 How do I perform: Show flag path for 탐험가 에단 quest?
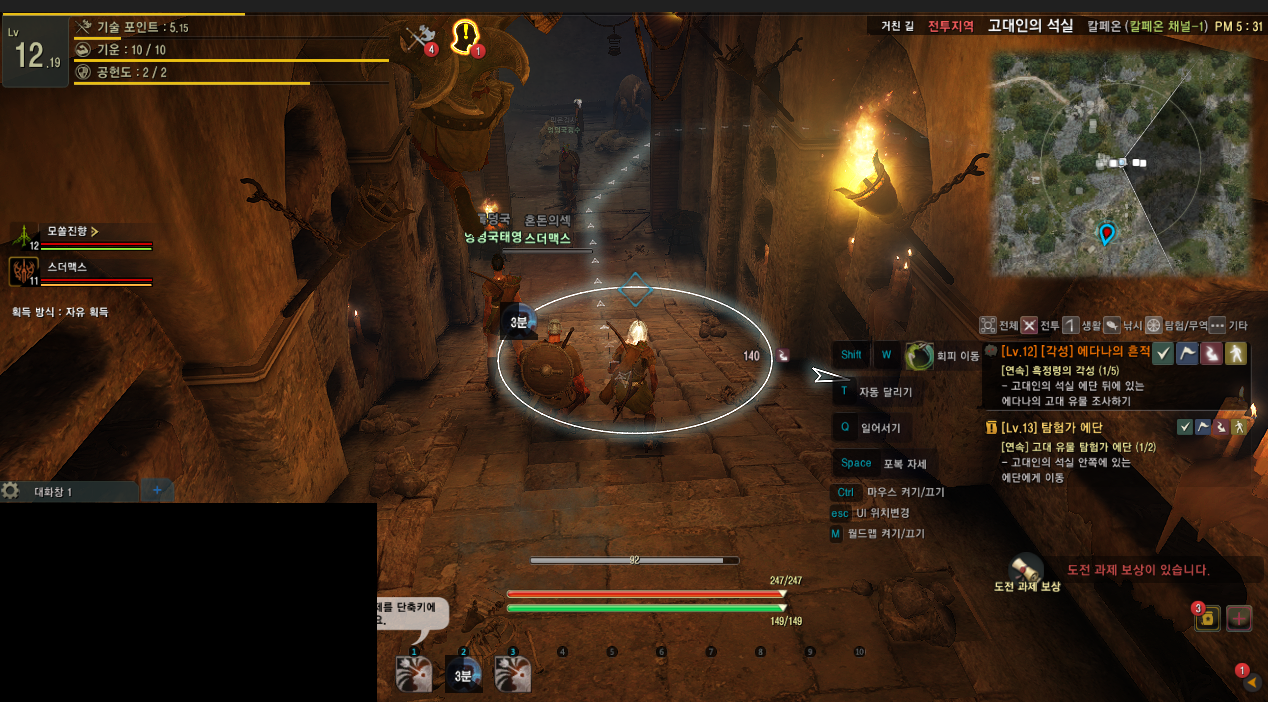coord(1203,428)
